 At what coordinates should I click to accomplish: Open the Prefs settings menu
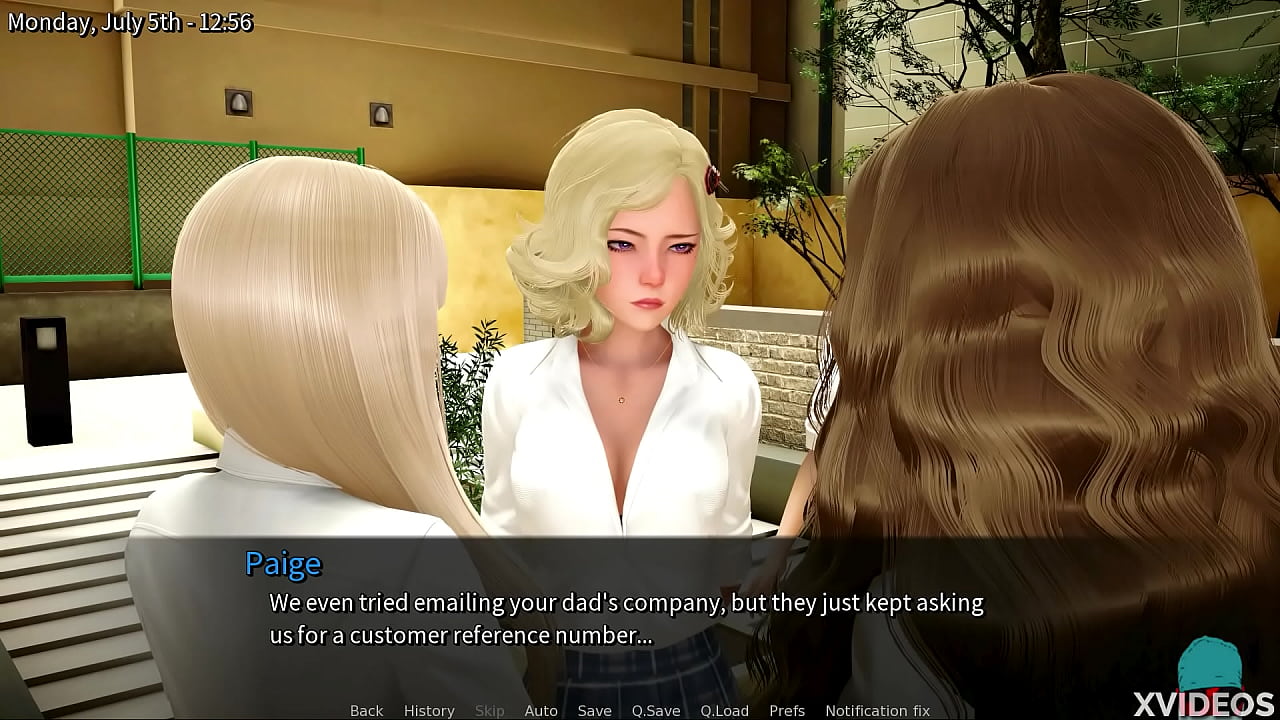coord(787,710)
